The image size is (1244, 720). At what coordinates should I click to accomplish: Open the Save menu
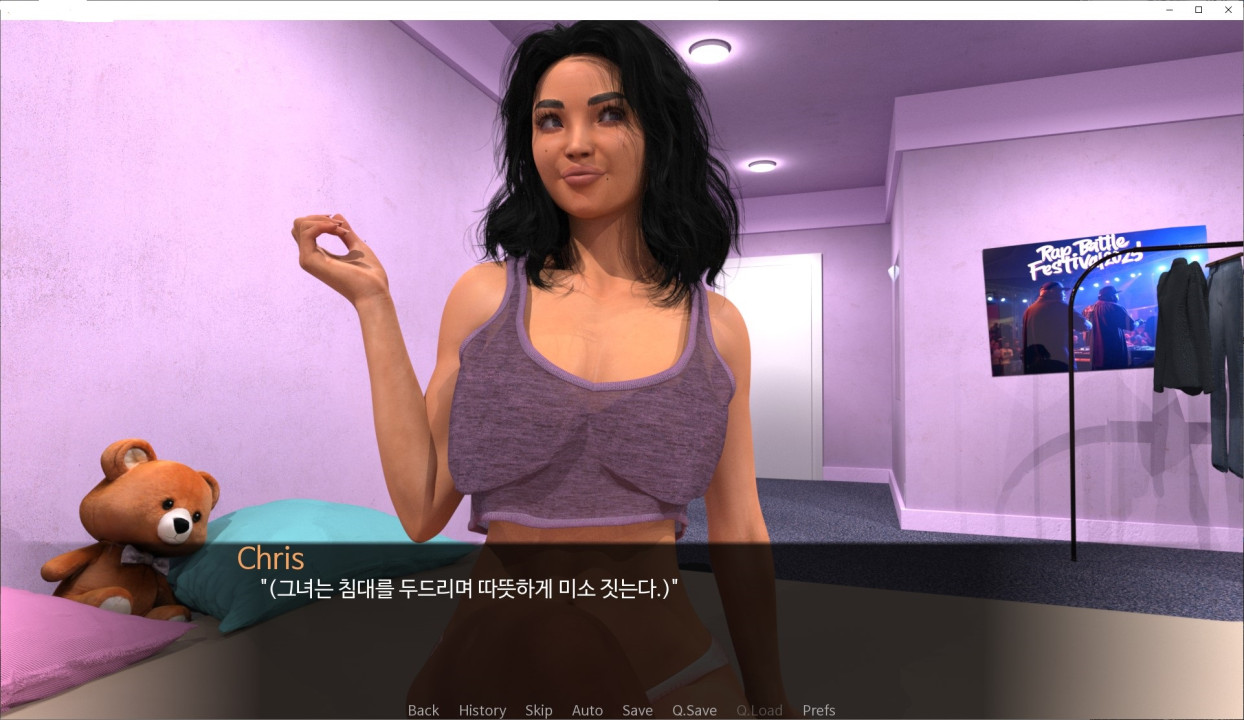click(637, 710)
